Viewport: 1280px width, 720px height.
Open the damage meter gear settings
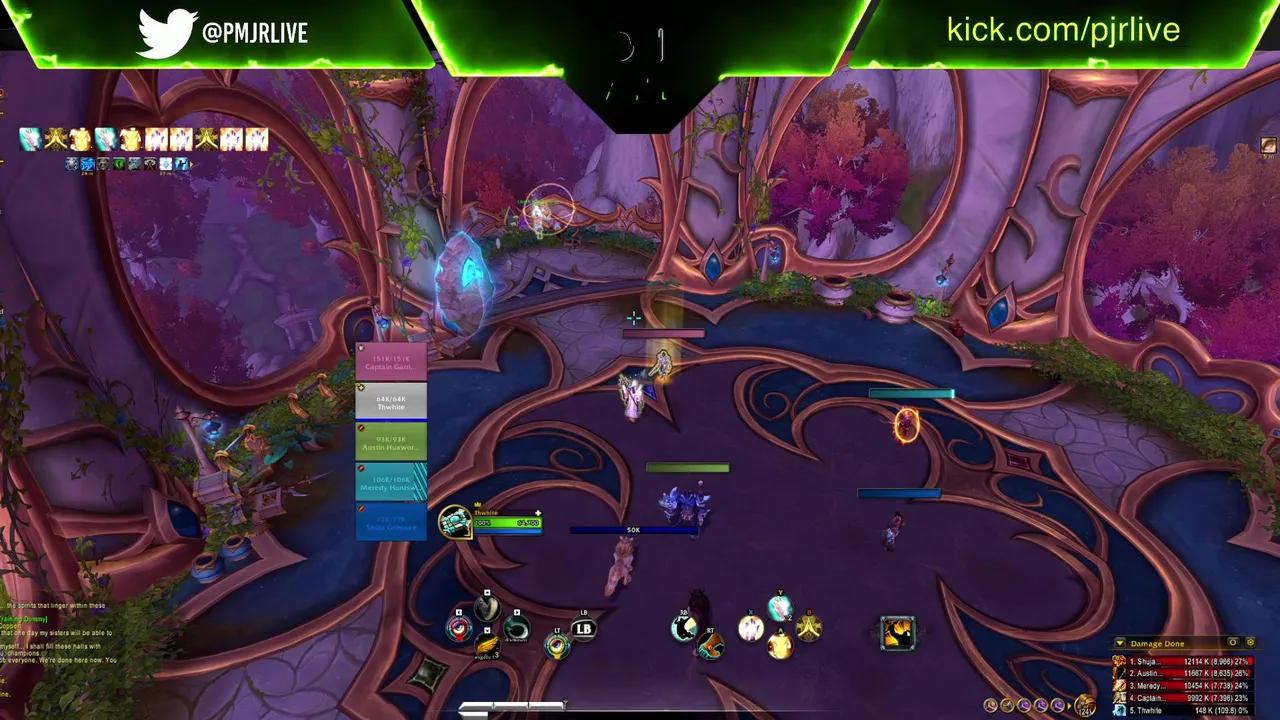pyautogui.click(x=1250, y=643)
